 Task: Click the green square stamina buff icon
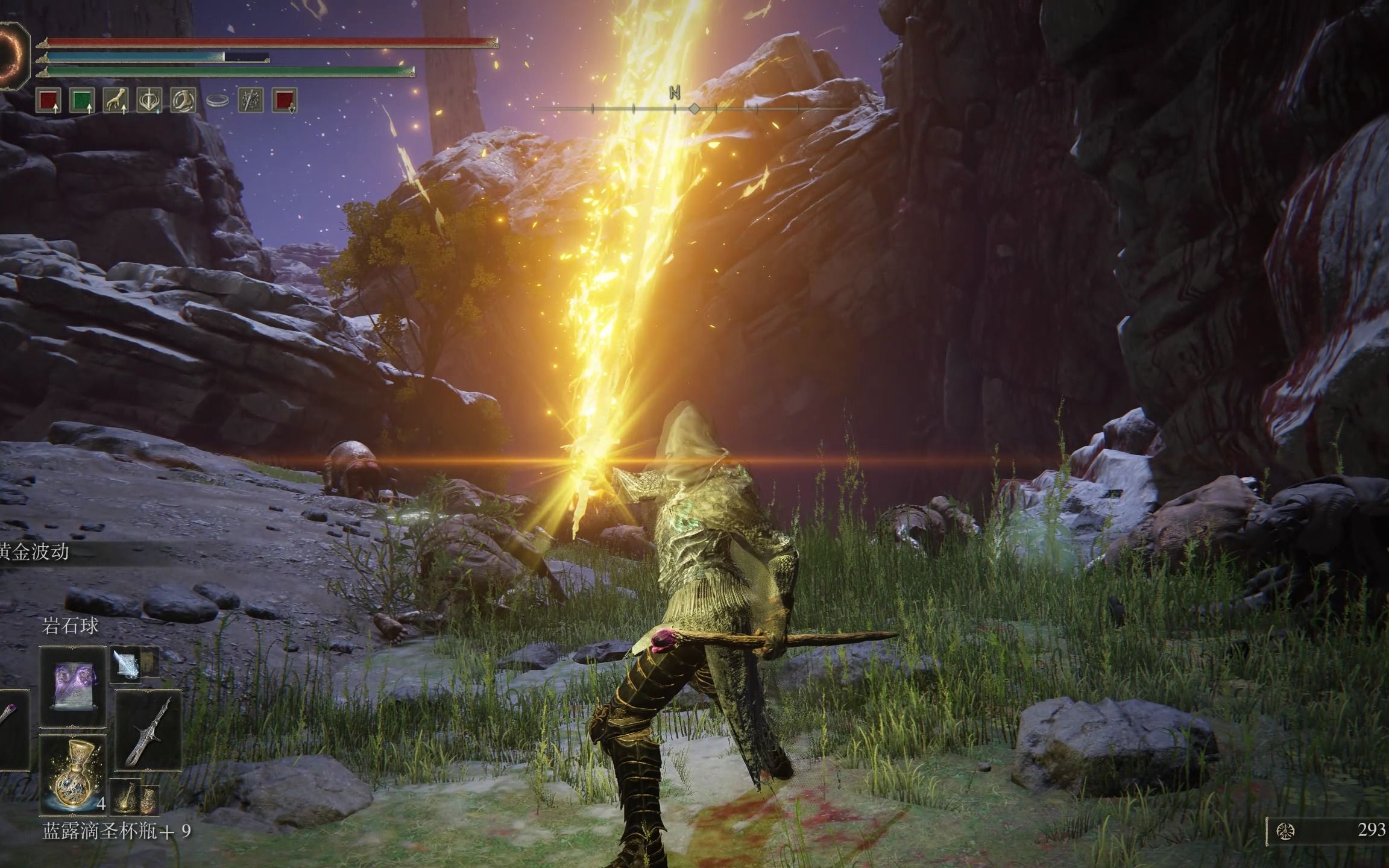coord(81,101)
